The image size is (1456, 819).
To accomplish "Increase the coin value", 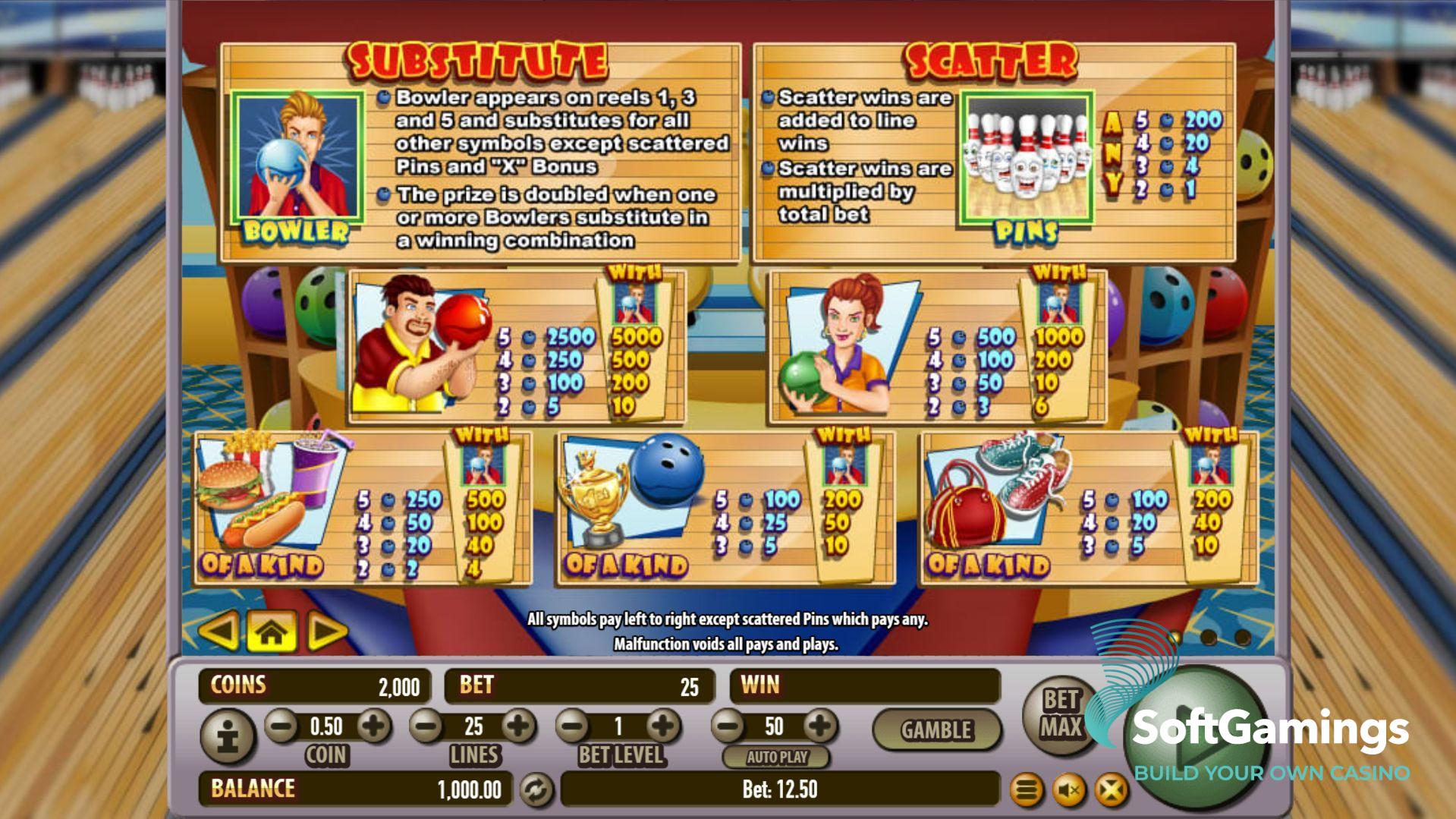I will click(373, 726).
